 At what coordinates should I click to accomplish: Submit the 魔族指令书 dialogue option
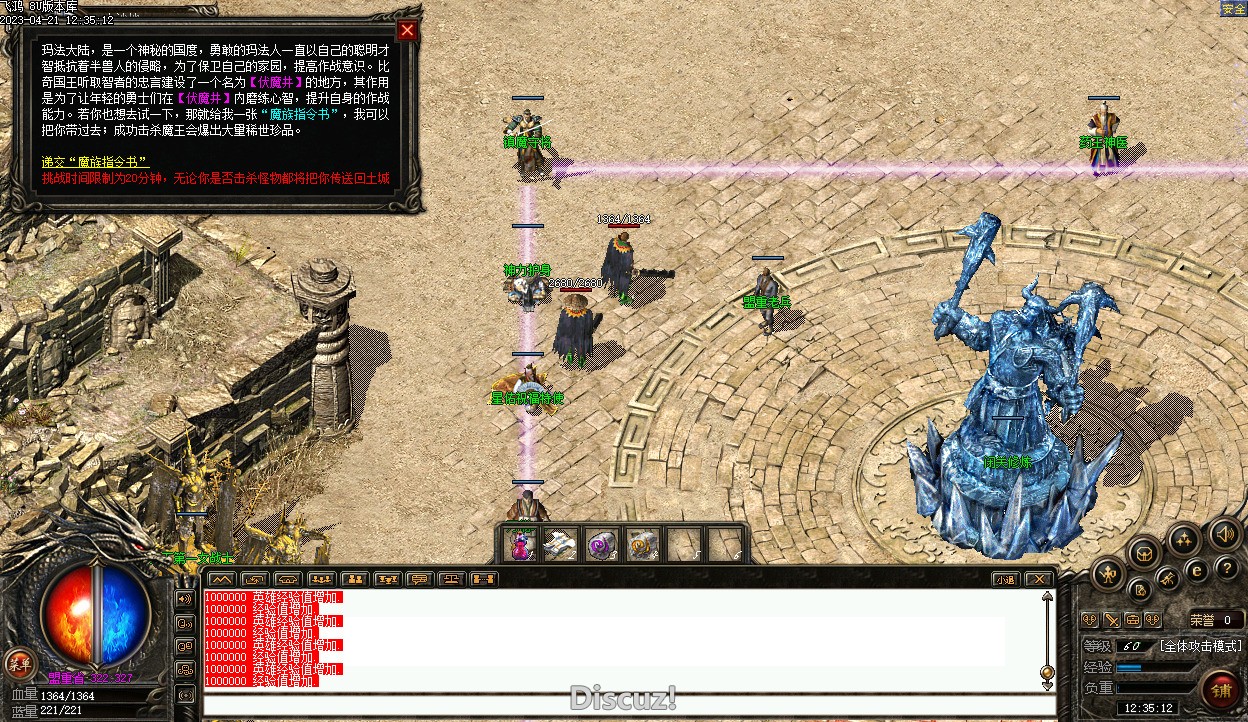(95, 161)
